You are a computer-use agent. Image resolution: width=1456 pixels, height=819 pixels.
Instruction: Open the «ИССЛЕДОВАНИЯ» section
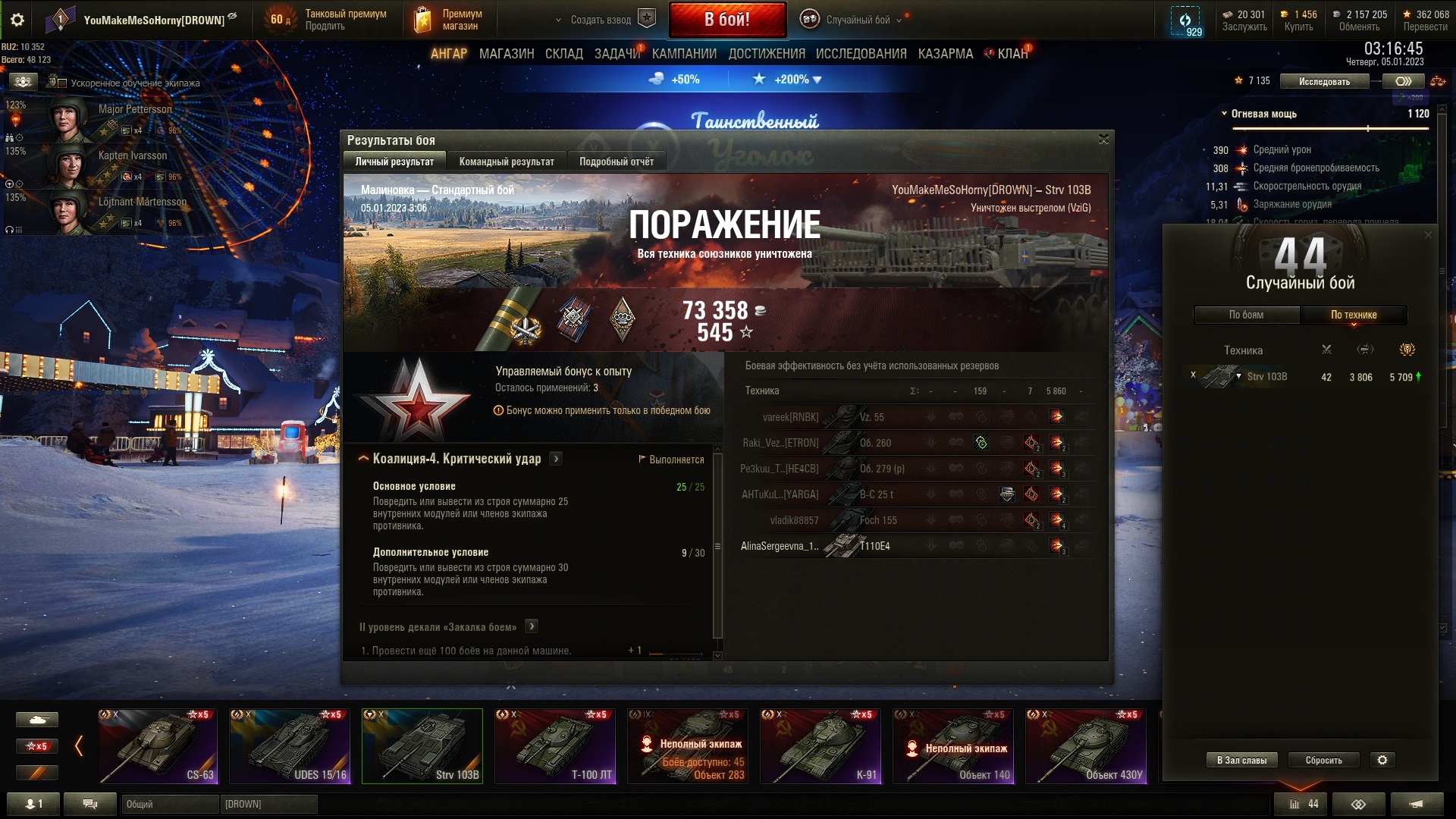[x=861, y=54]
